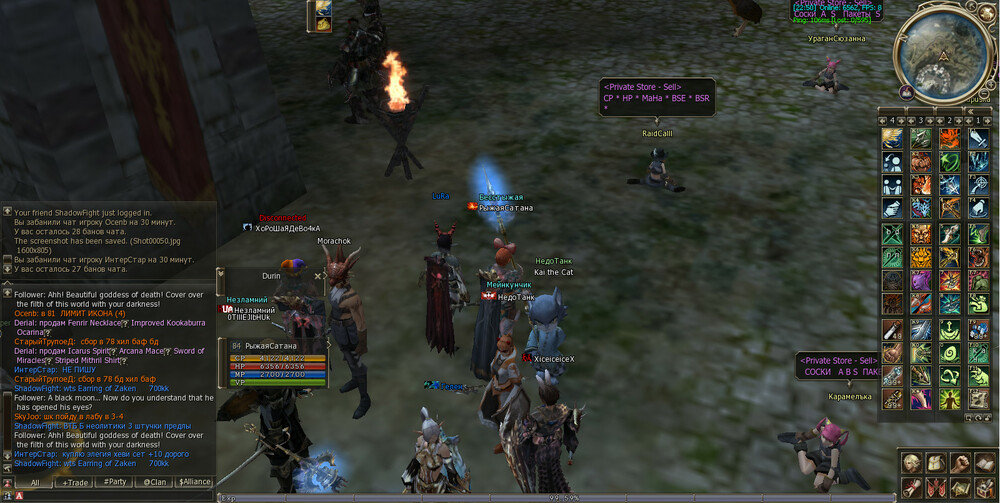Switch to the @Clan chat channel
Image resolution: width=1000 pixels, height=503 pixels.
(154, 482)
